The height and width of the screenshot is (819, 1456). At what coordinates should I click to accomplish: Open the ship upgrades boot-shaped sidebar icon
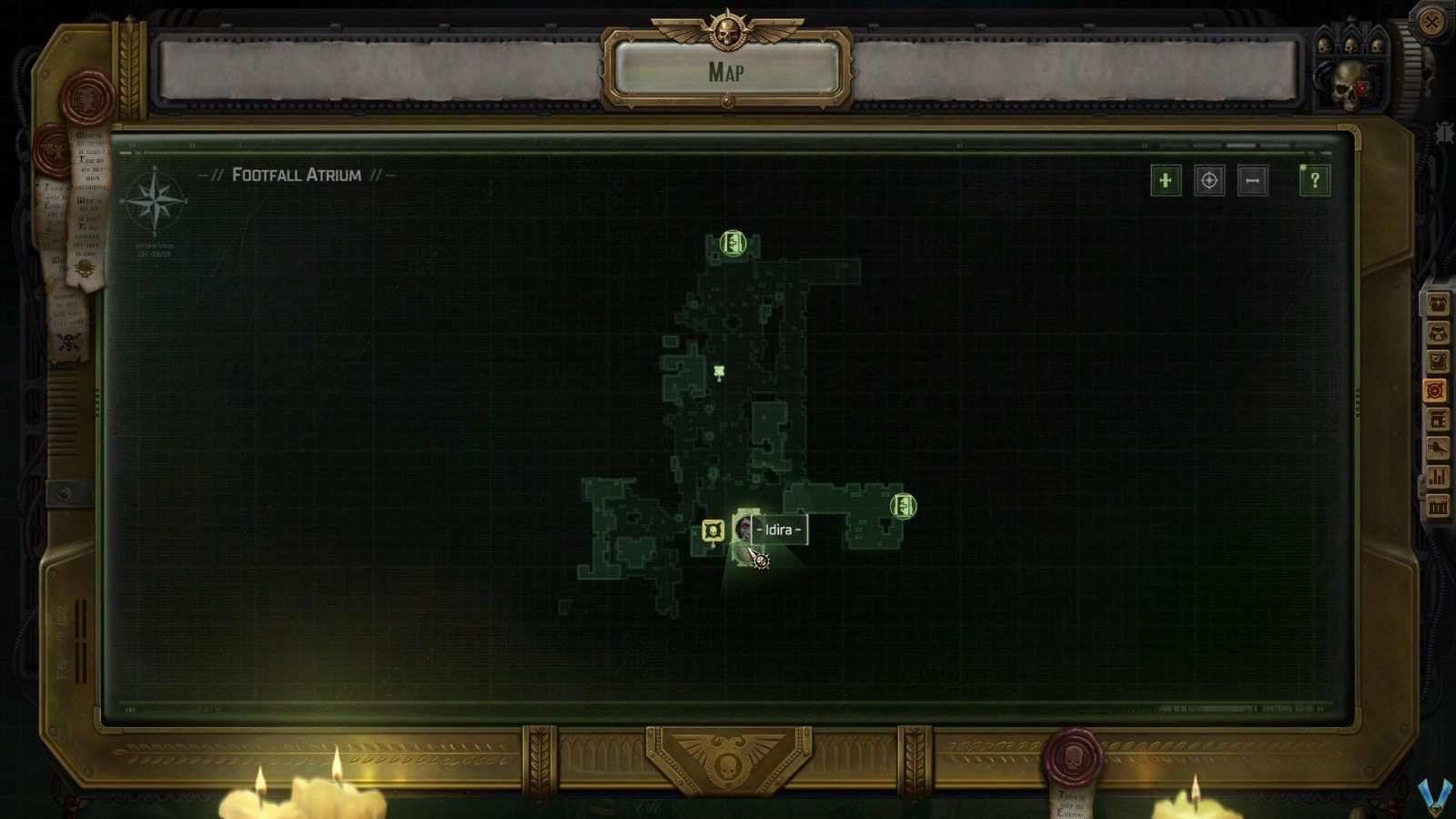(1436, 447)
